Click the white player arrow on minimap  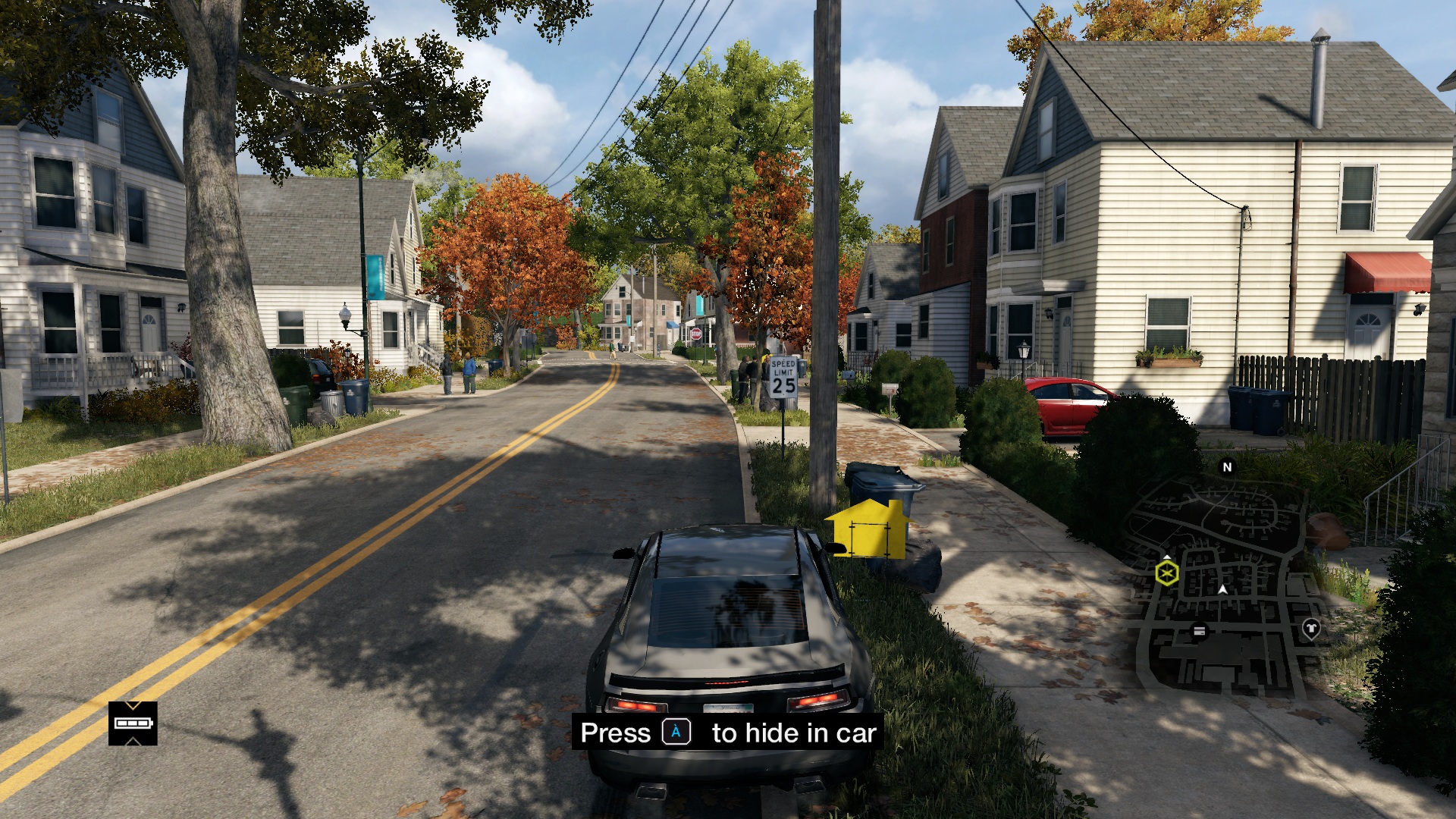coord(1222,589)
